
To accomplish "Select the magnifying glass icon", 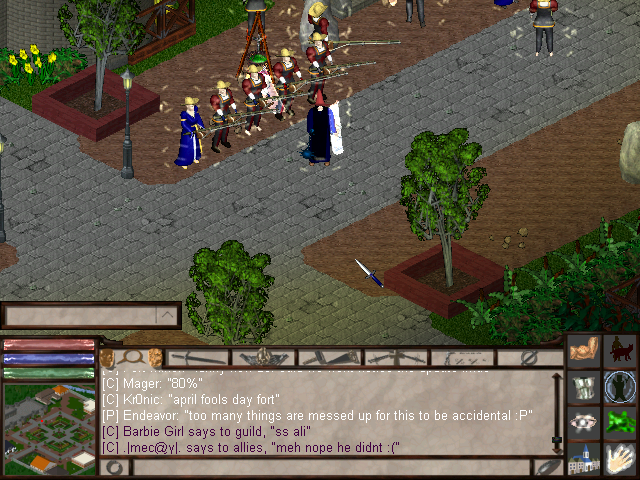I will (x=130, y=357).
